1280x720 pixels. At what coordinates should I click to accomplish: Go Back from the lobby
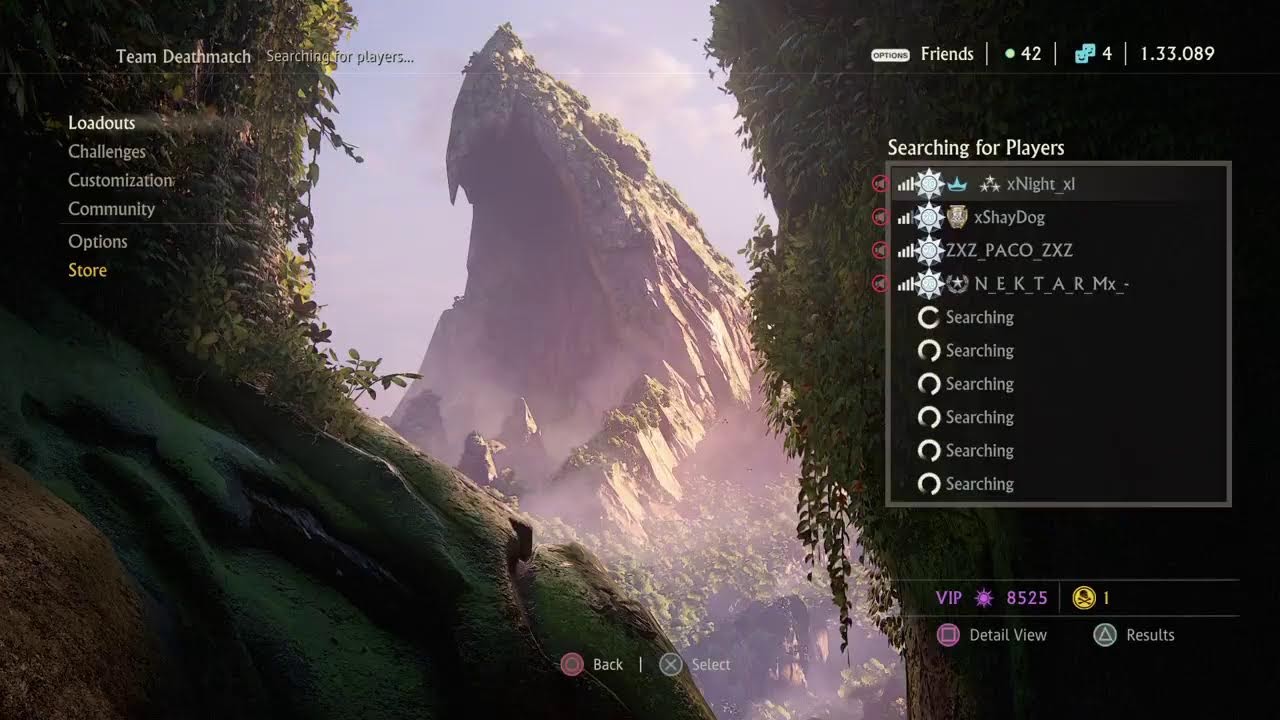(606, 665)
